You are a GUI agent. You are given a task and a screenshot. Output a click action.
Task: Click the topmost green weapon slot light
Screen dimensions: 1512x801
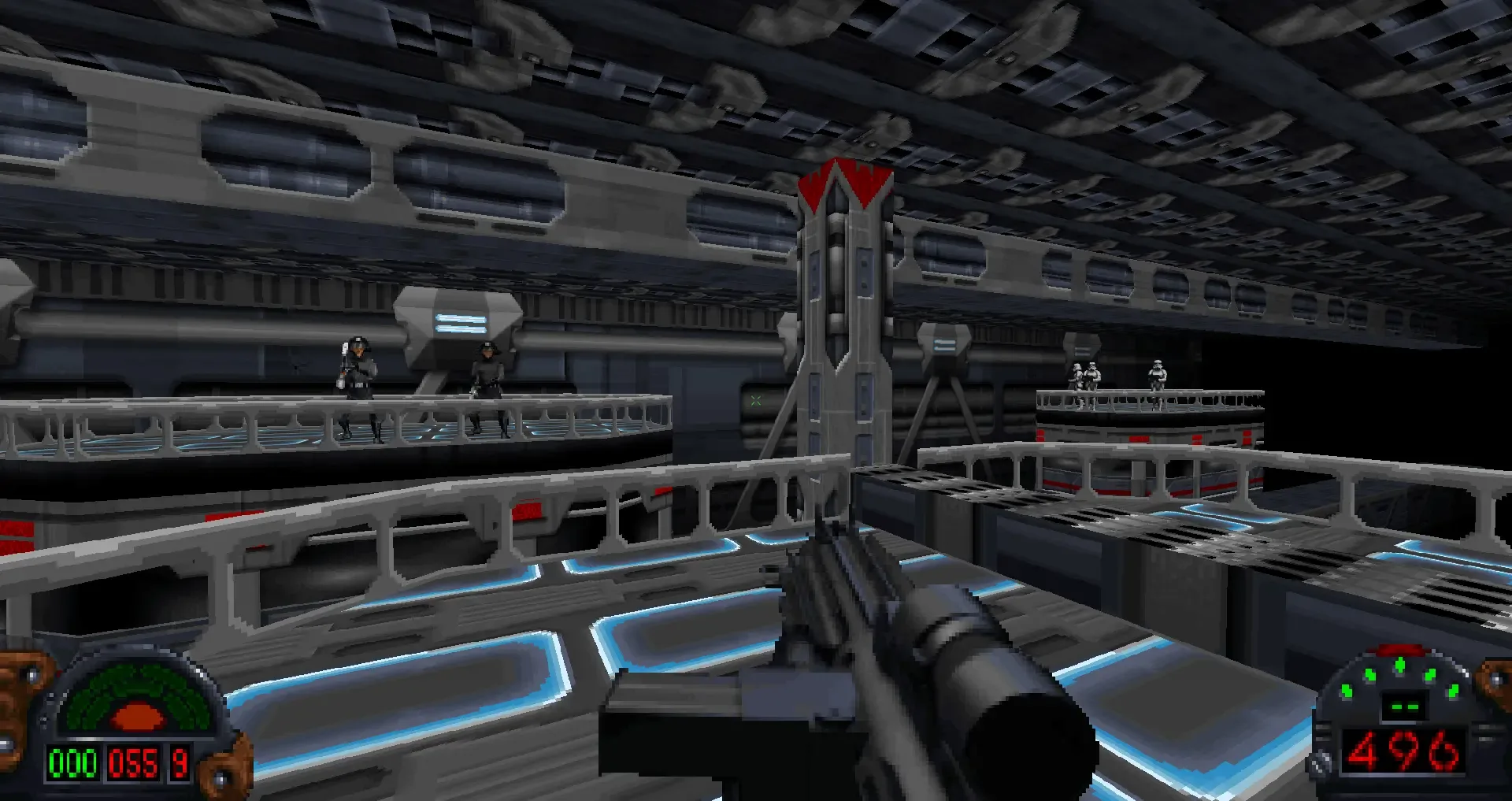1400,664
